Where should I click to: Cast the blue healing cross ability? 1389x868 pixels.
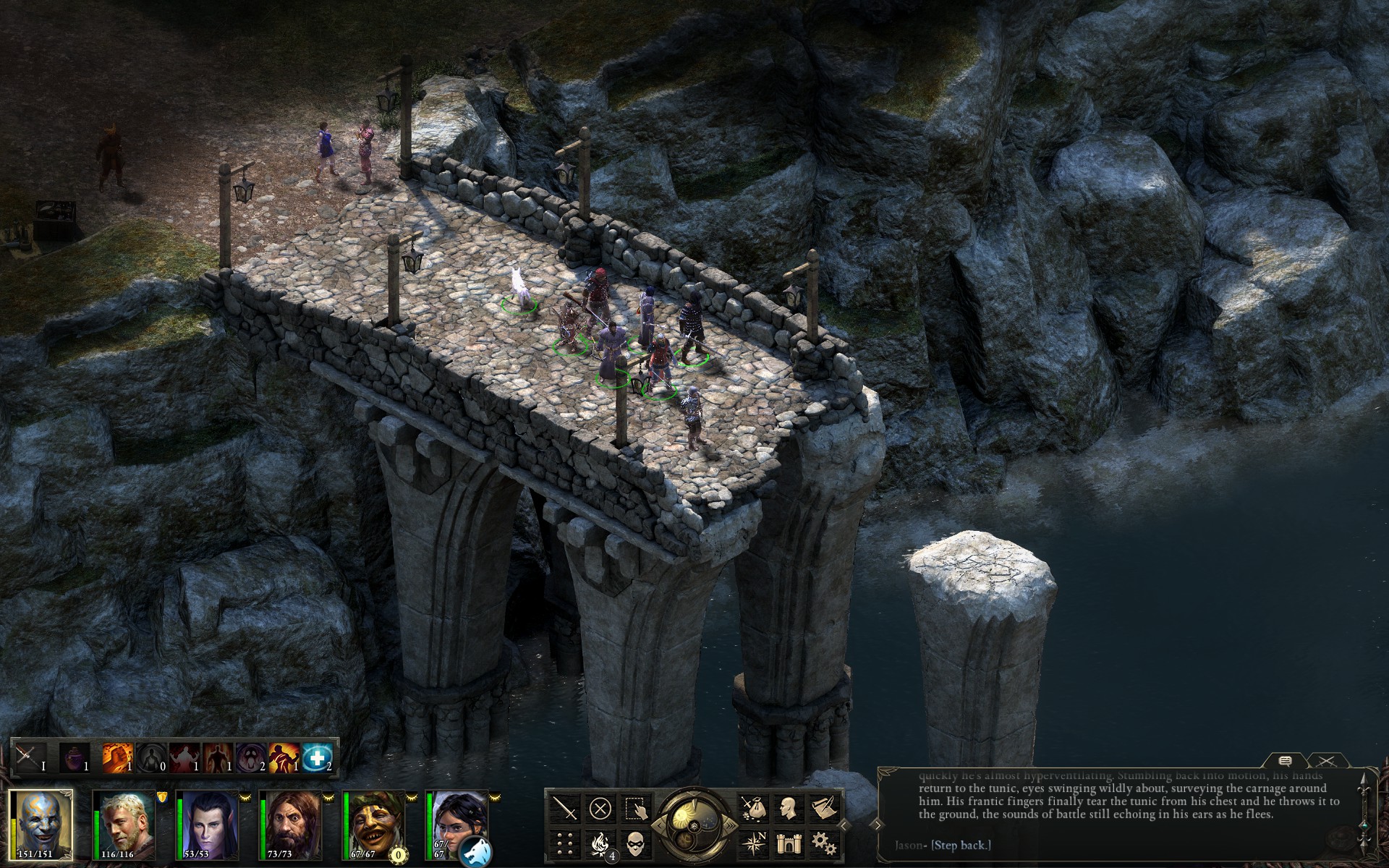(x=316, y=757)
